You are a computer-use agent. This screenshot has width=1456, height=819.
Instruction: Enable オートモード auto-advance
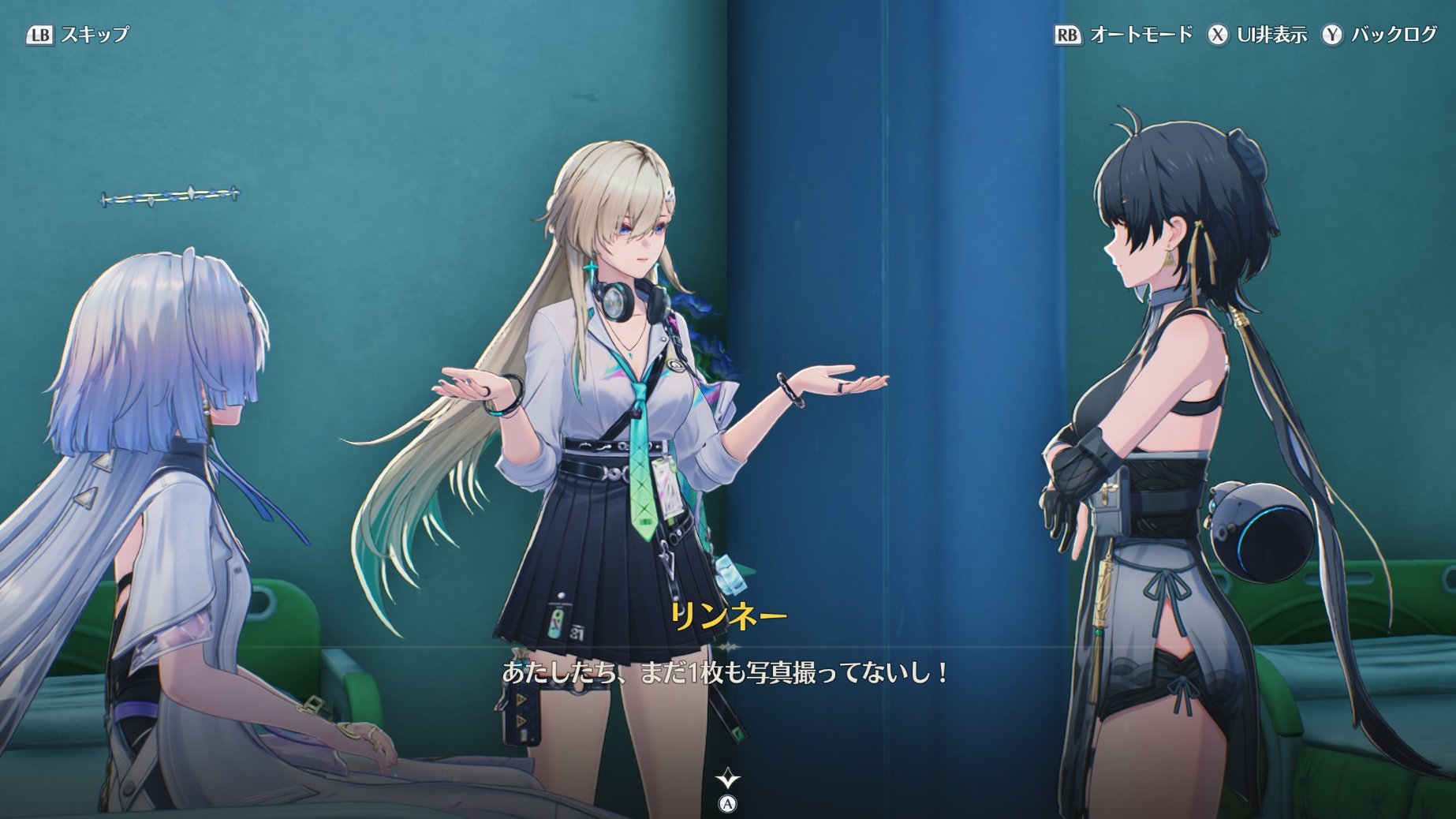tap(1123, 35)
